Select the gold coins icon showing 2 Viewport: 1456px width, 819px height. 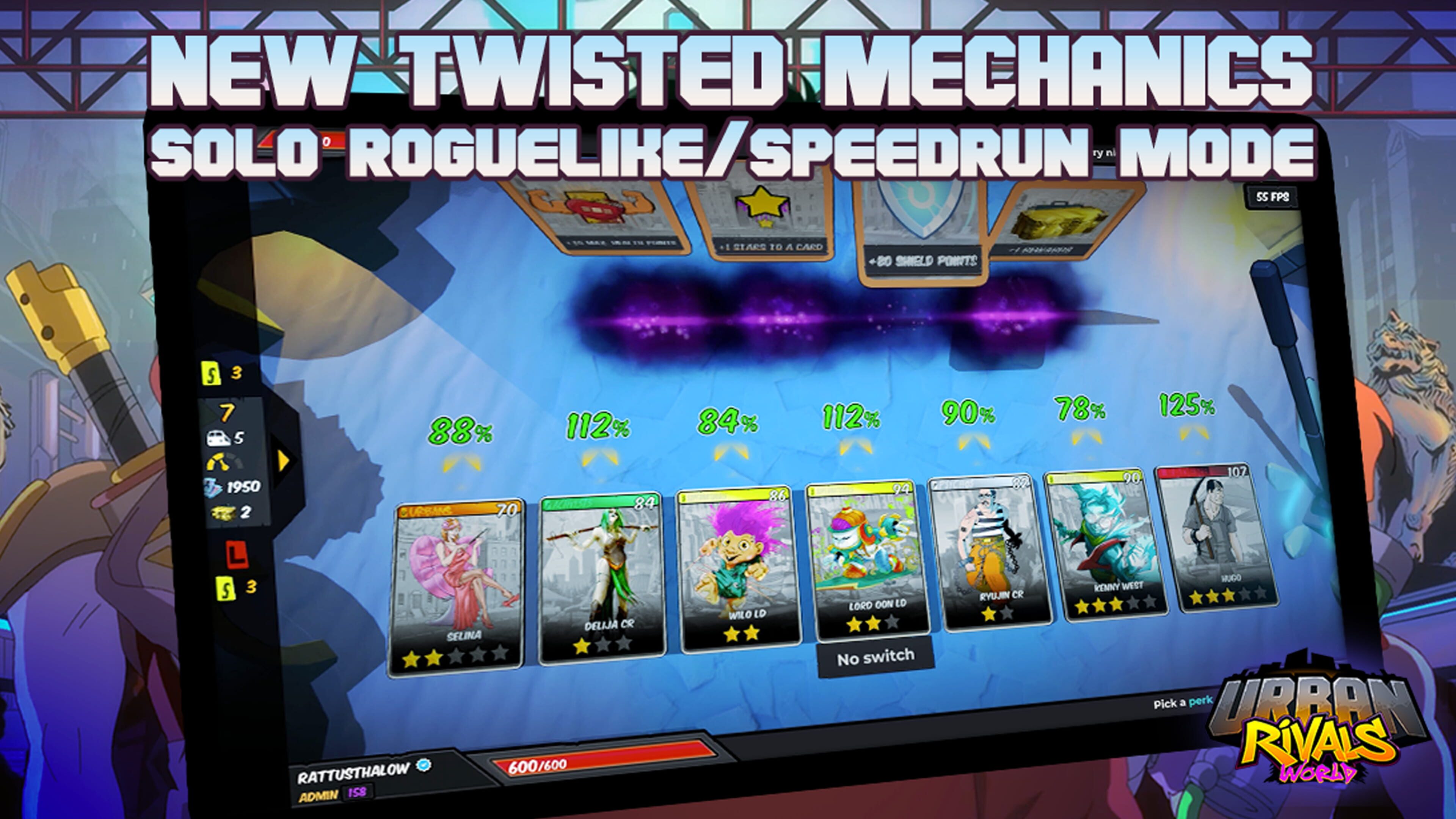click(x=223, y=512)
